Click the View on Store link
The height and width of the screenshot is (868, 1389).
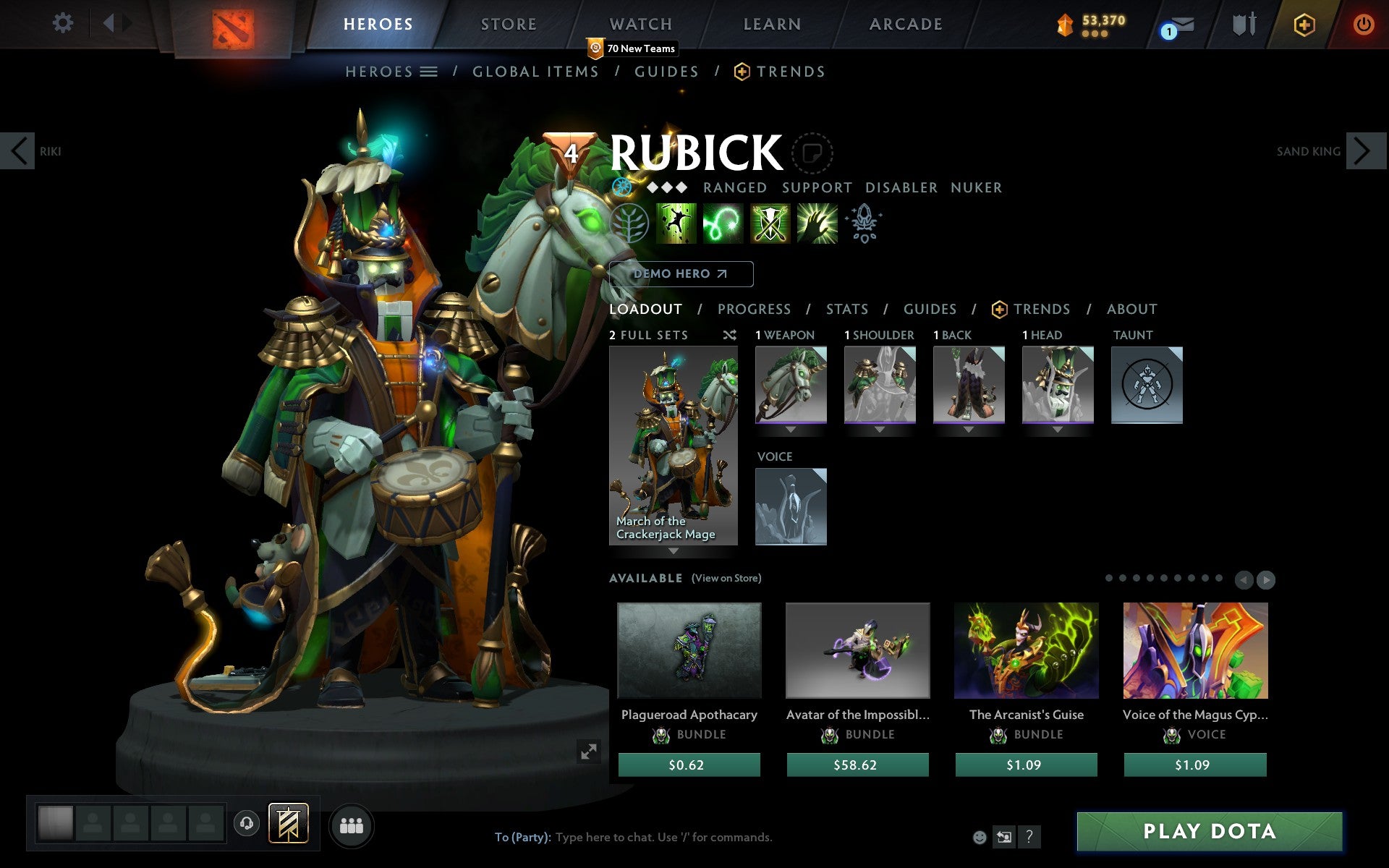(726, 578)
